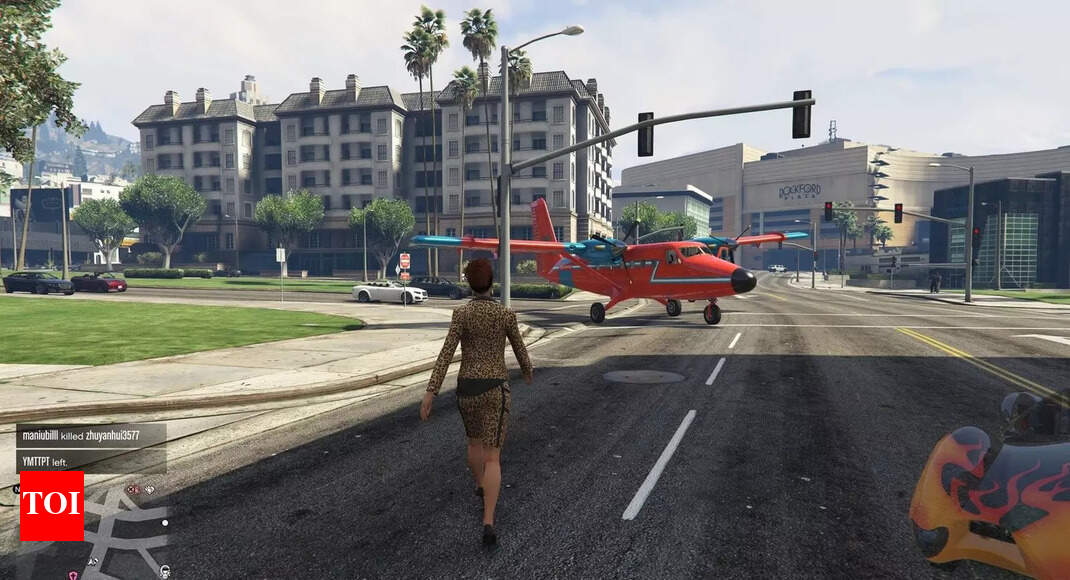Select the red circular blip on the minimap
This screenshot has height=580, width=1070.
131,490
